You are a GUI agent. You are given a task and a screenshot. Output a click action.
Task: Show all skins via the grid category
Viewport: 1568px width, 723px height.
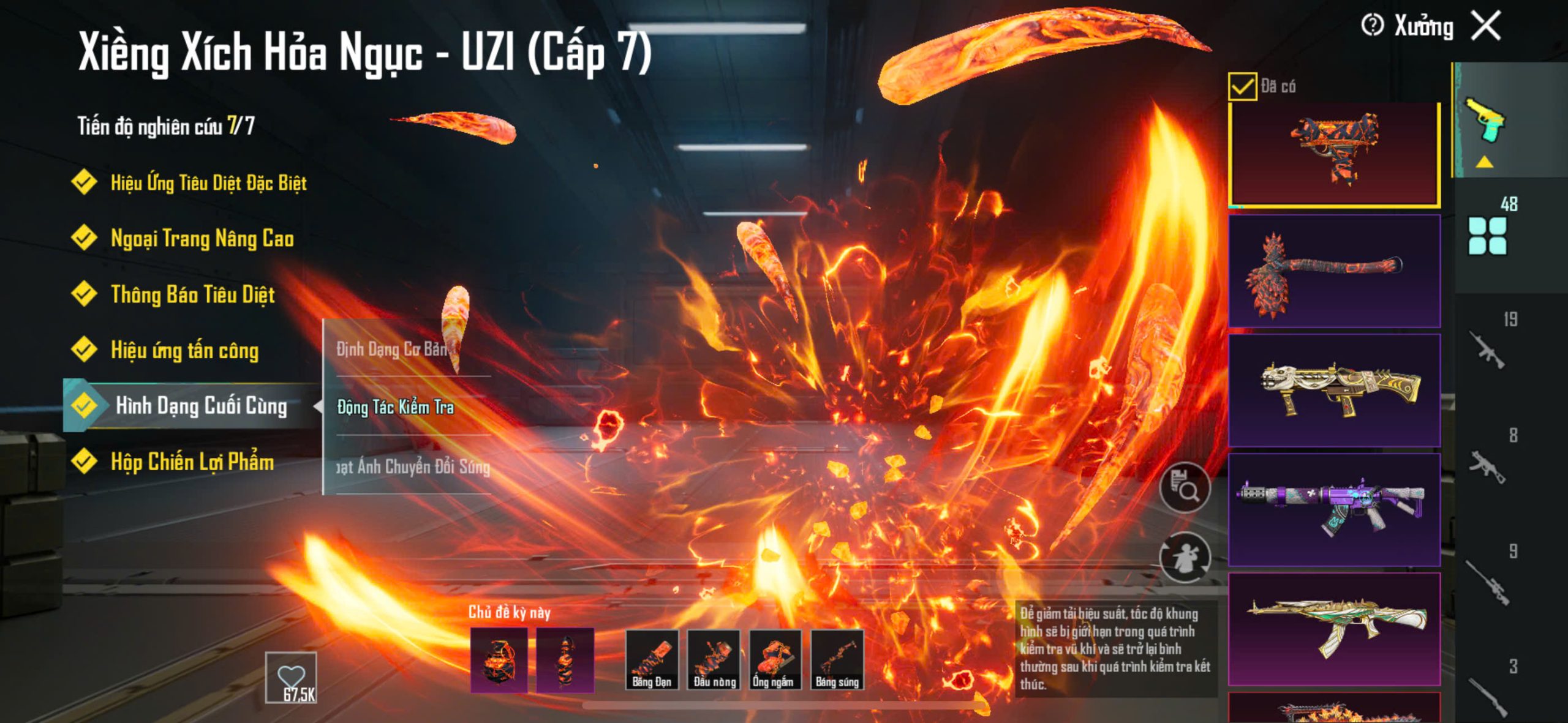click(1487, 236)
